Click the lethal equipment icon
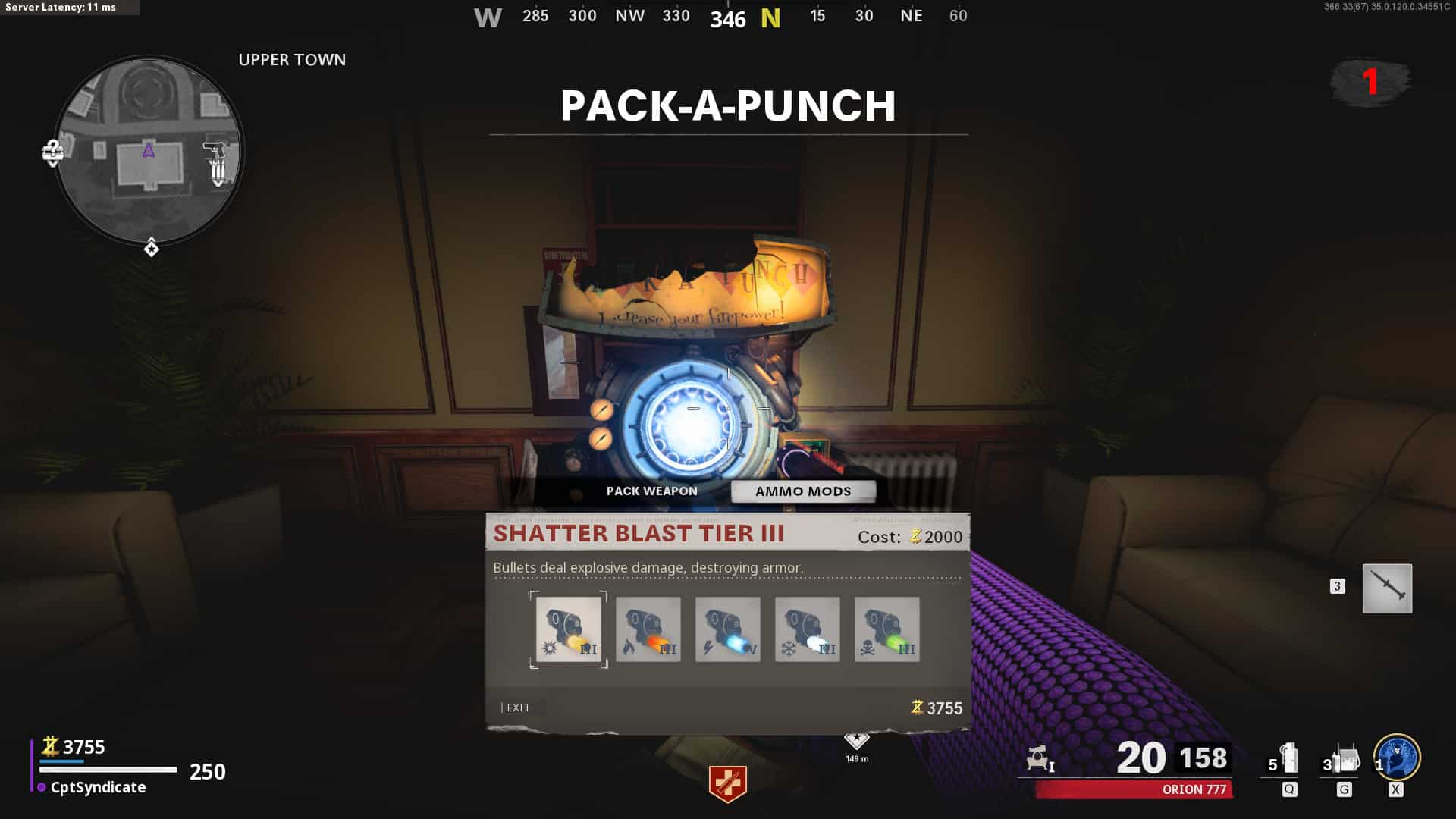Screen dimensions: 1456x819 click(1345, 759)
